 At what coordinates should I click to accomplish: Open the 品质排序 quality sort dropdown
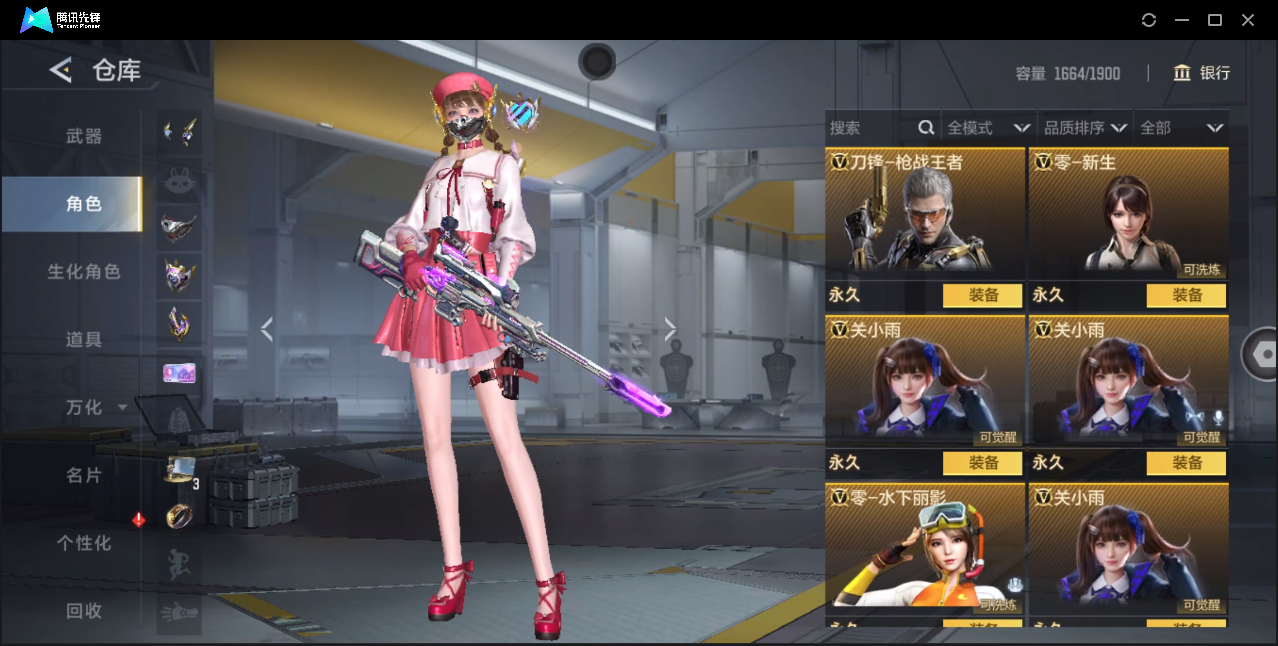1085,128
